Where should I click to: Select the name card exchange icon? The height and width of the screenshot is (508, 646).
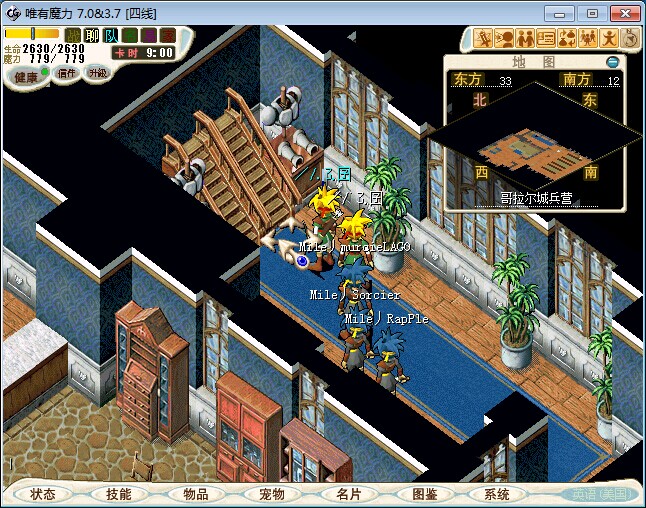click(x=546, y=39)
